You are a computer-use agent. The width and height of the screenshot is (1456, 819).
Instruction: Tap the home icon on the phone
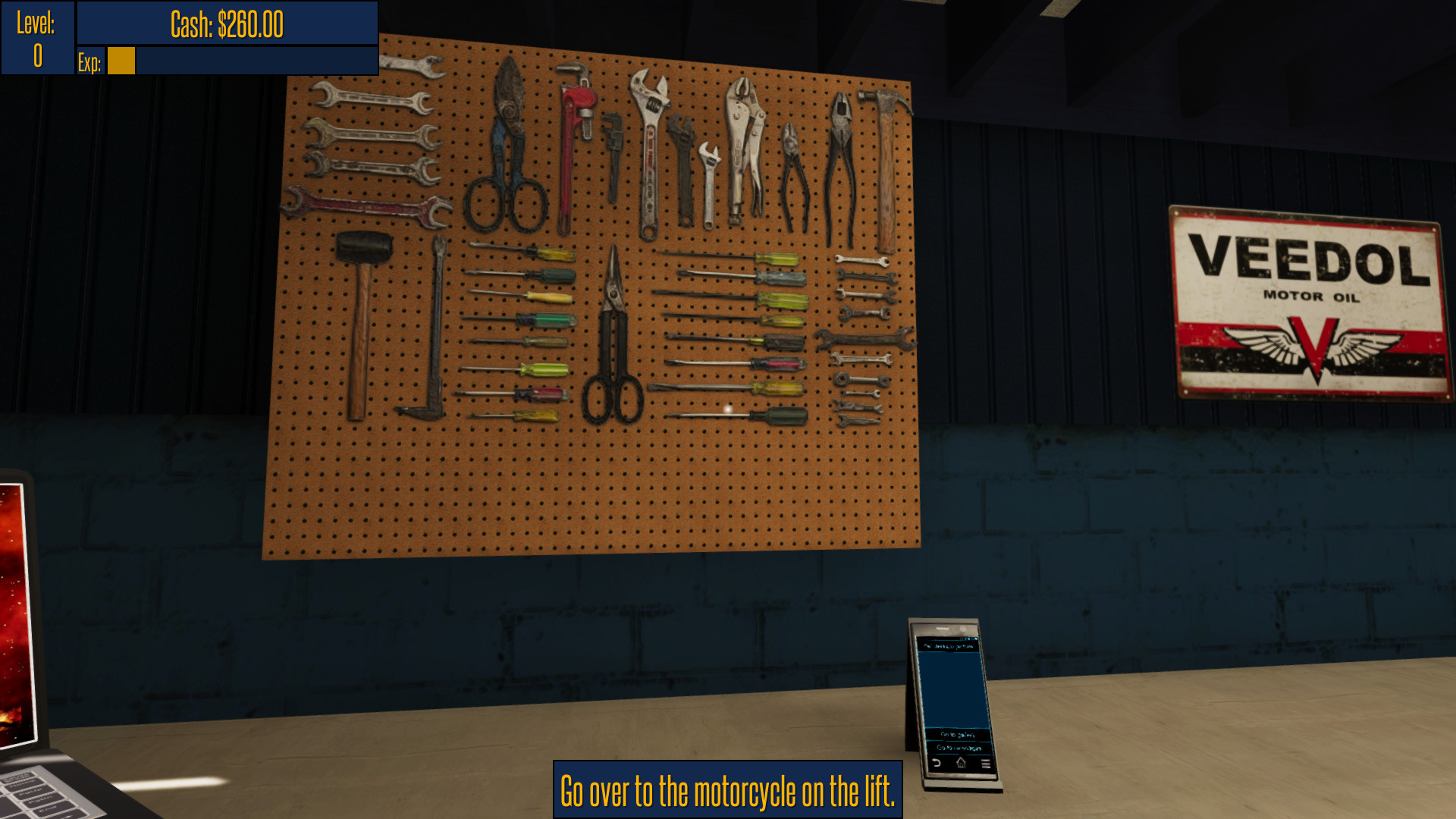(960, 762)
